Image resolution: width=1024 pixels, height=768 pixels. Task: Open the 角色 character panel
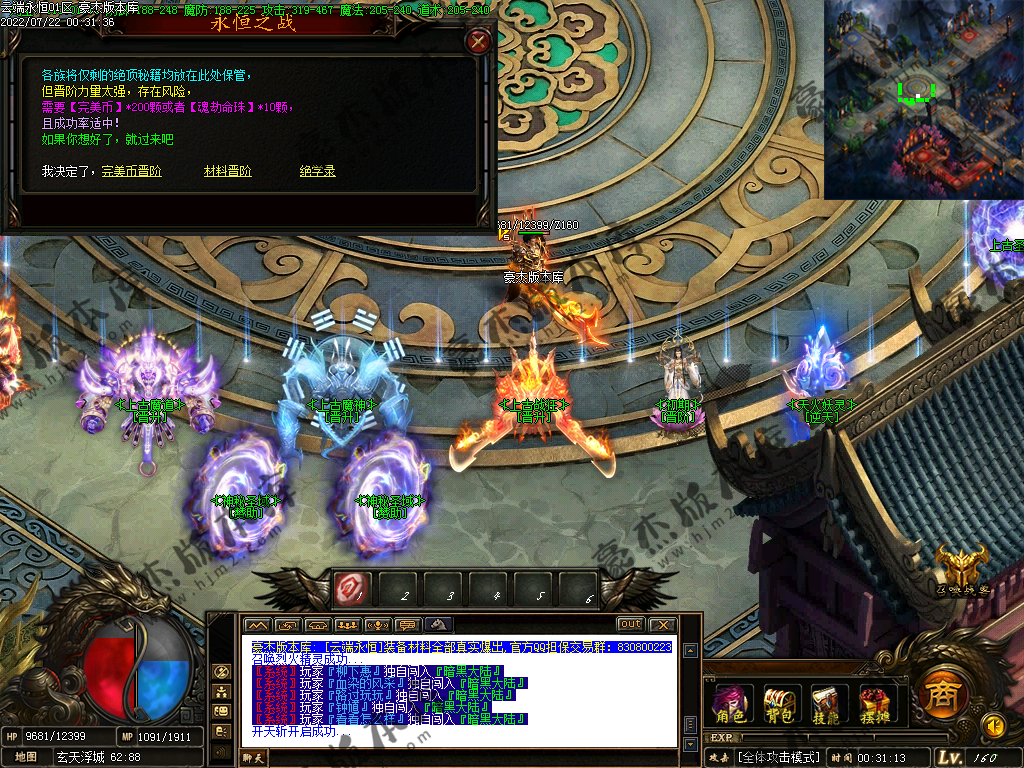tap(730, 704)
